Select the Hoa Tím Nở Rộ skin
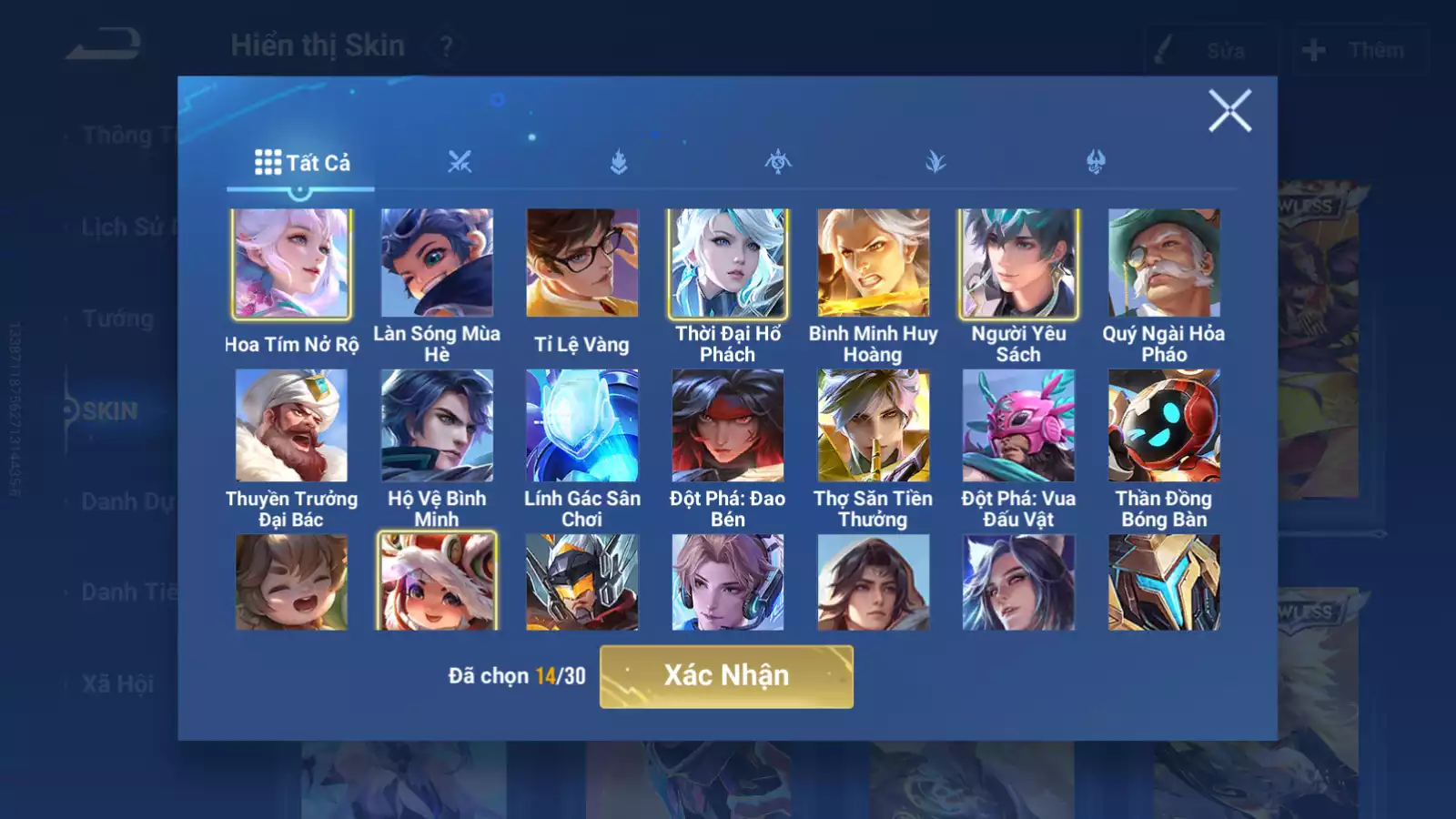1456x819 pixels. click(291, 264)
